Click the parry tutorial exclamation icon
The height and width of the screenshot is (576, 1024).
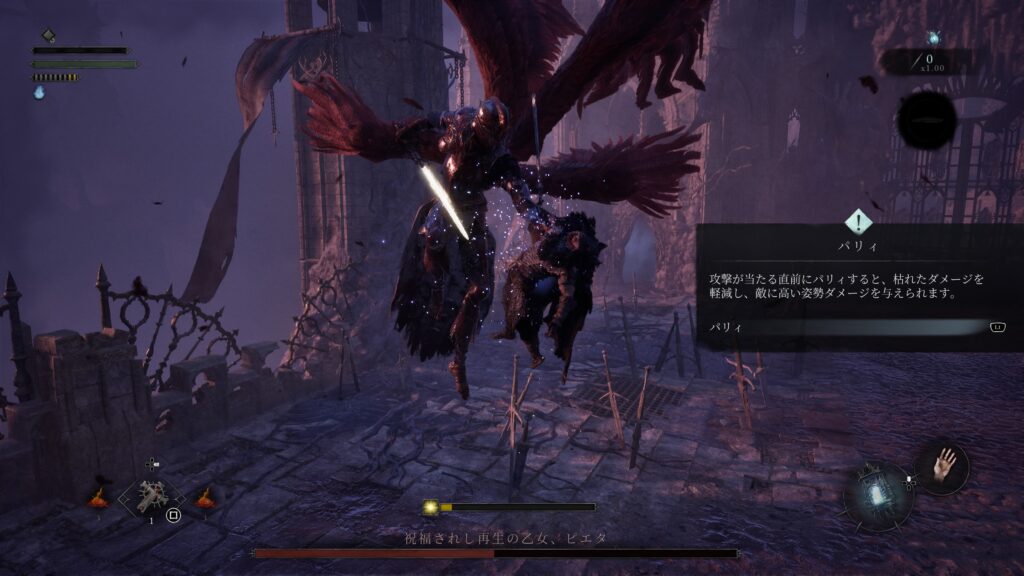(x=858, y=222)
